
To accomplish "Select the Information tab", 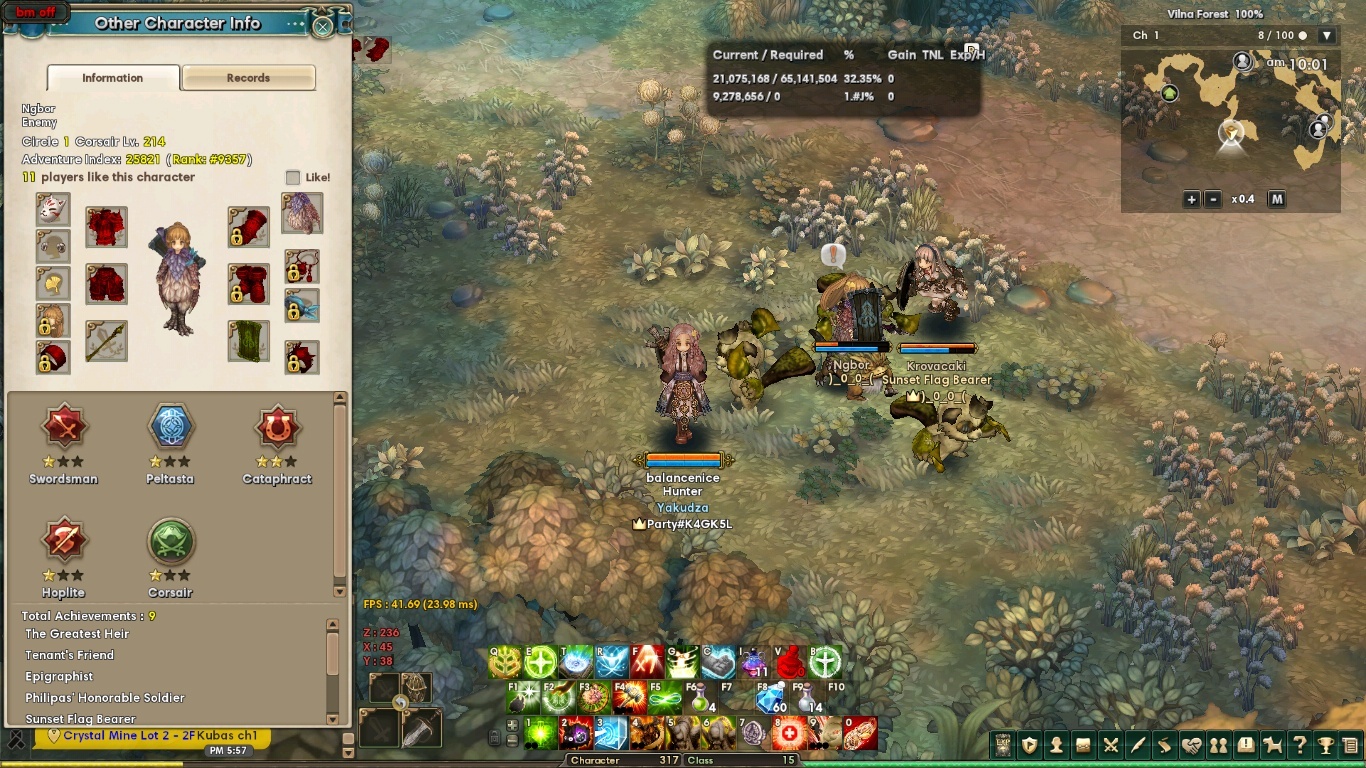I will point(112,78).
